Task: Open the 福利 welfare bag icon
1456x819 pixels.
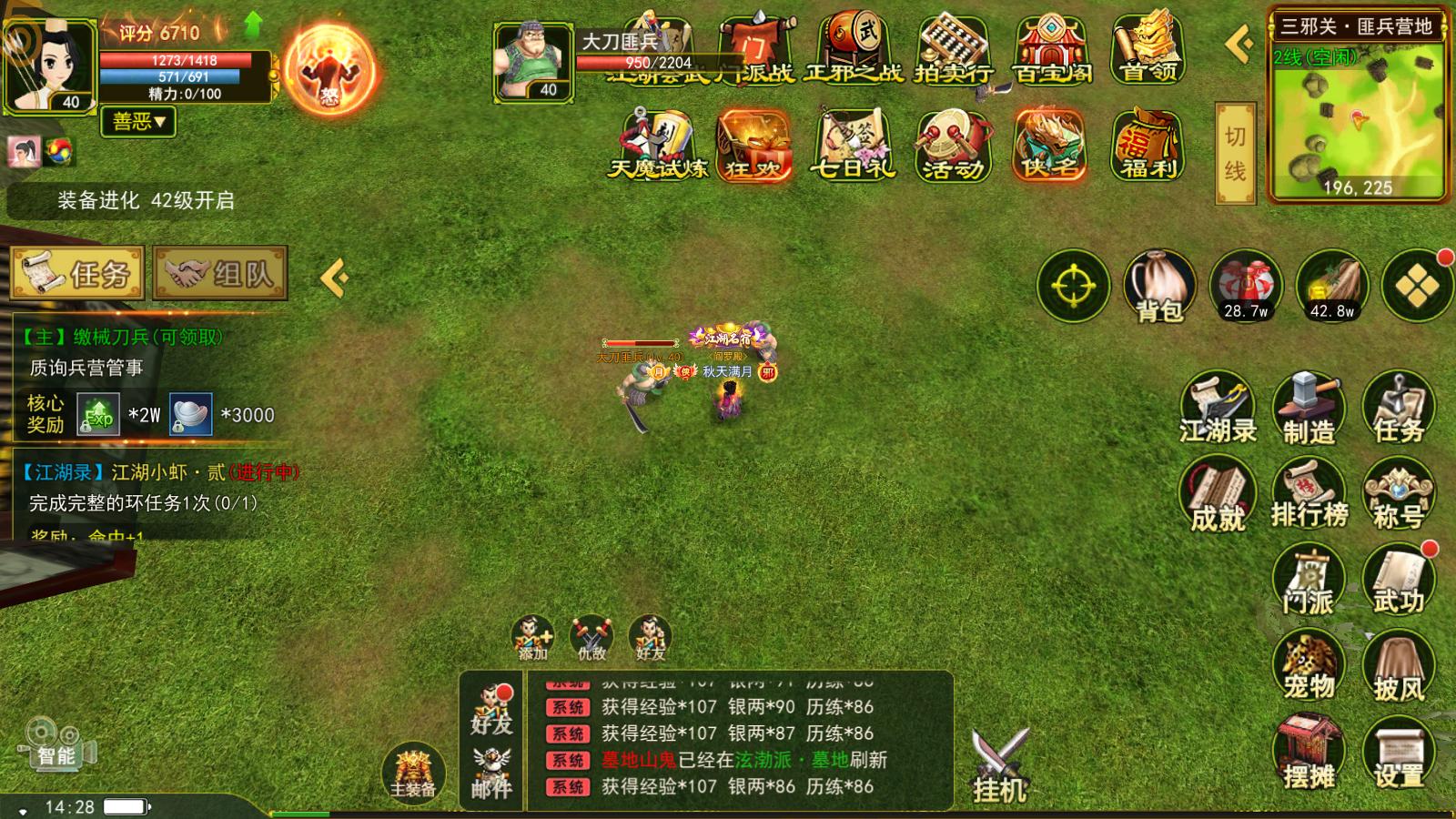Action: pyautogui.click(x=1148, y=146)
